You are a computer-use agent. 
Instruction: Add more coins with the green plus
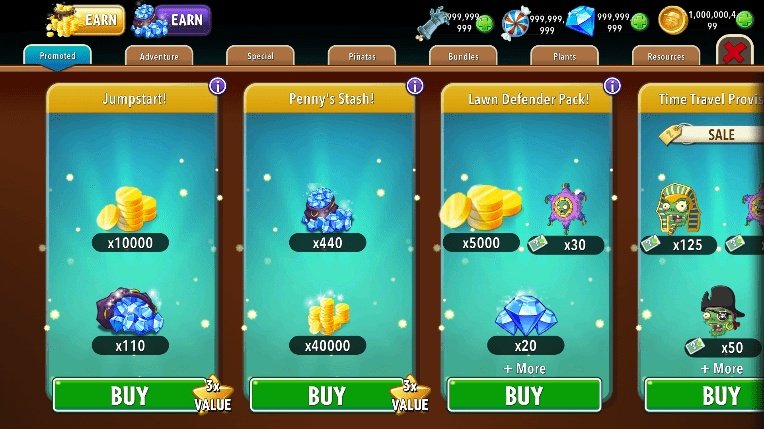(x=744, y=20)
